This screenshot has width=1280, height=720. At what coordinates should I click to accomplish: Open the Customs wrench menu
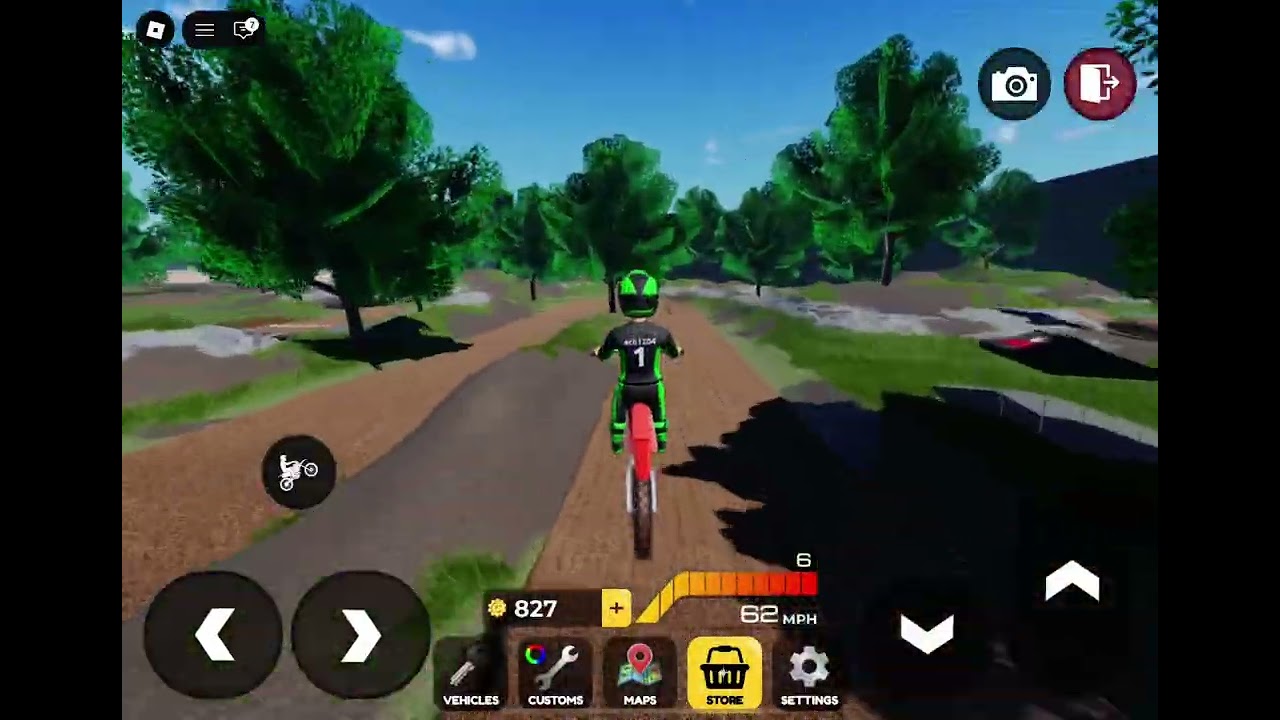[x=555, y=674]
